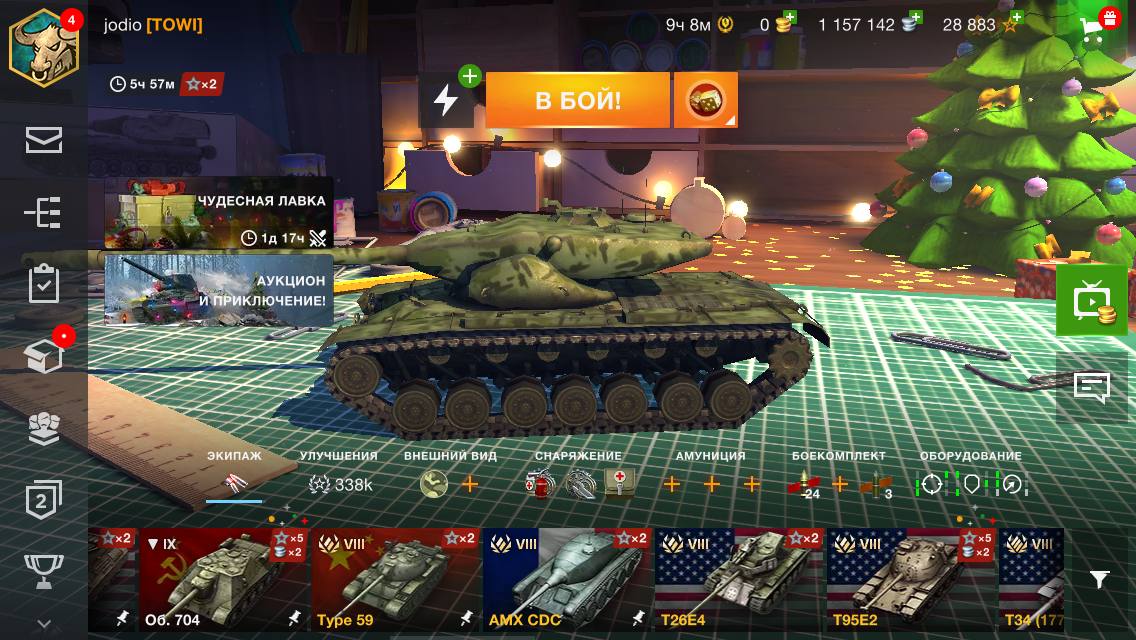Open the mail envelope menu
Image resolution: width=1136 pixels, height=640 pixels.
pos(43,141)
